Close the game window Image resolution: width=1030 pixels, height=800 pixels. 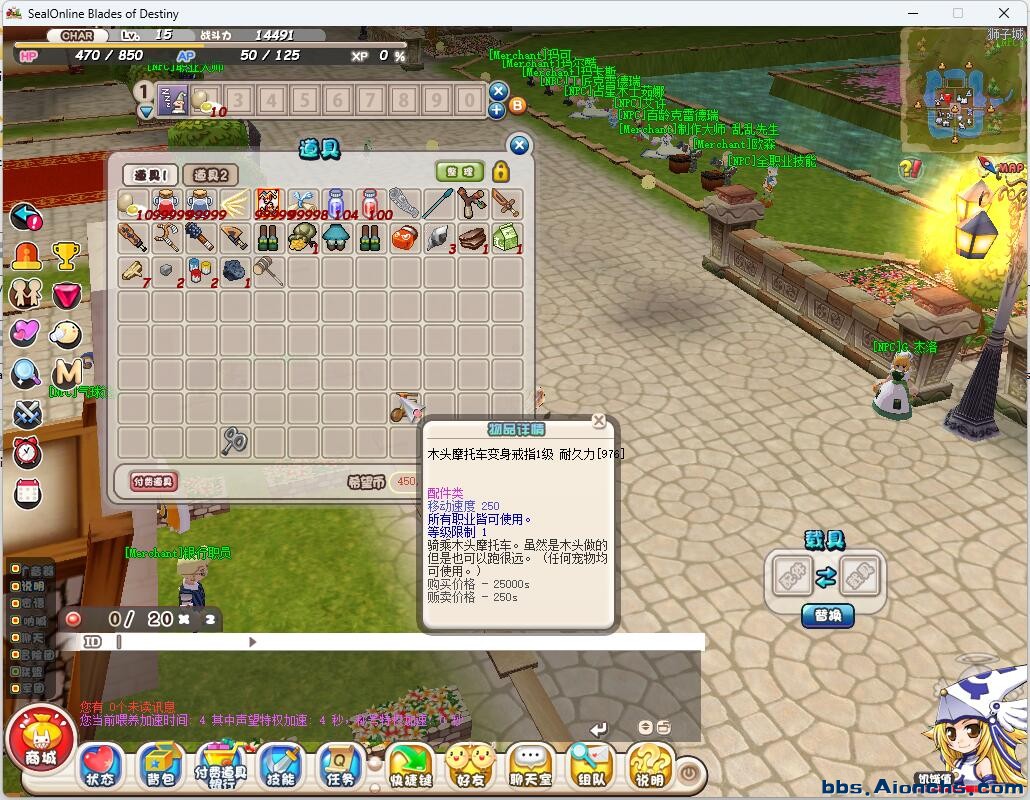click(1004, 13)
